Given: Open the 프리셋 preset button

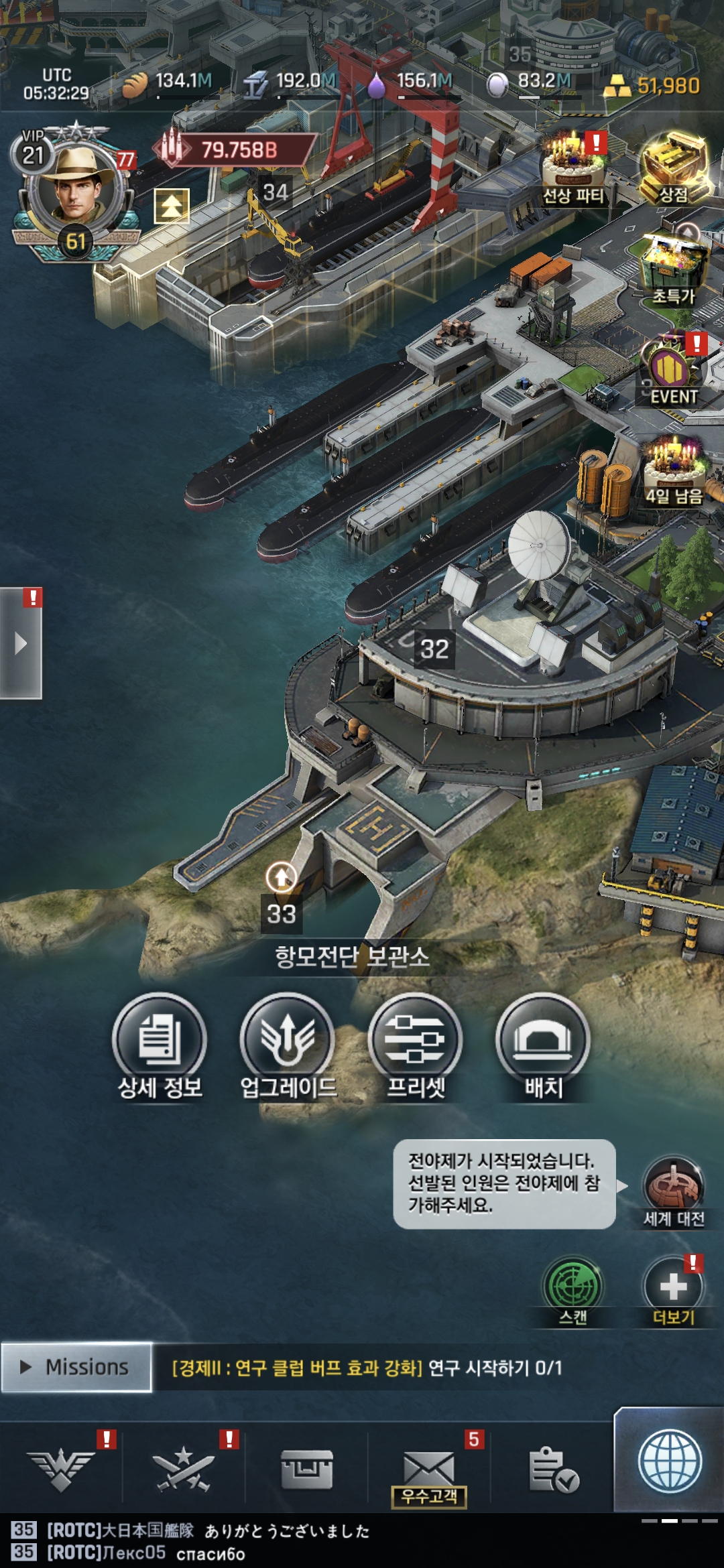Looking at the screenshot, I should click(416, 1042).
